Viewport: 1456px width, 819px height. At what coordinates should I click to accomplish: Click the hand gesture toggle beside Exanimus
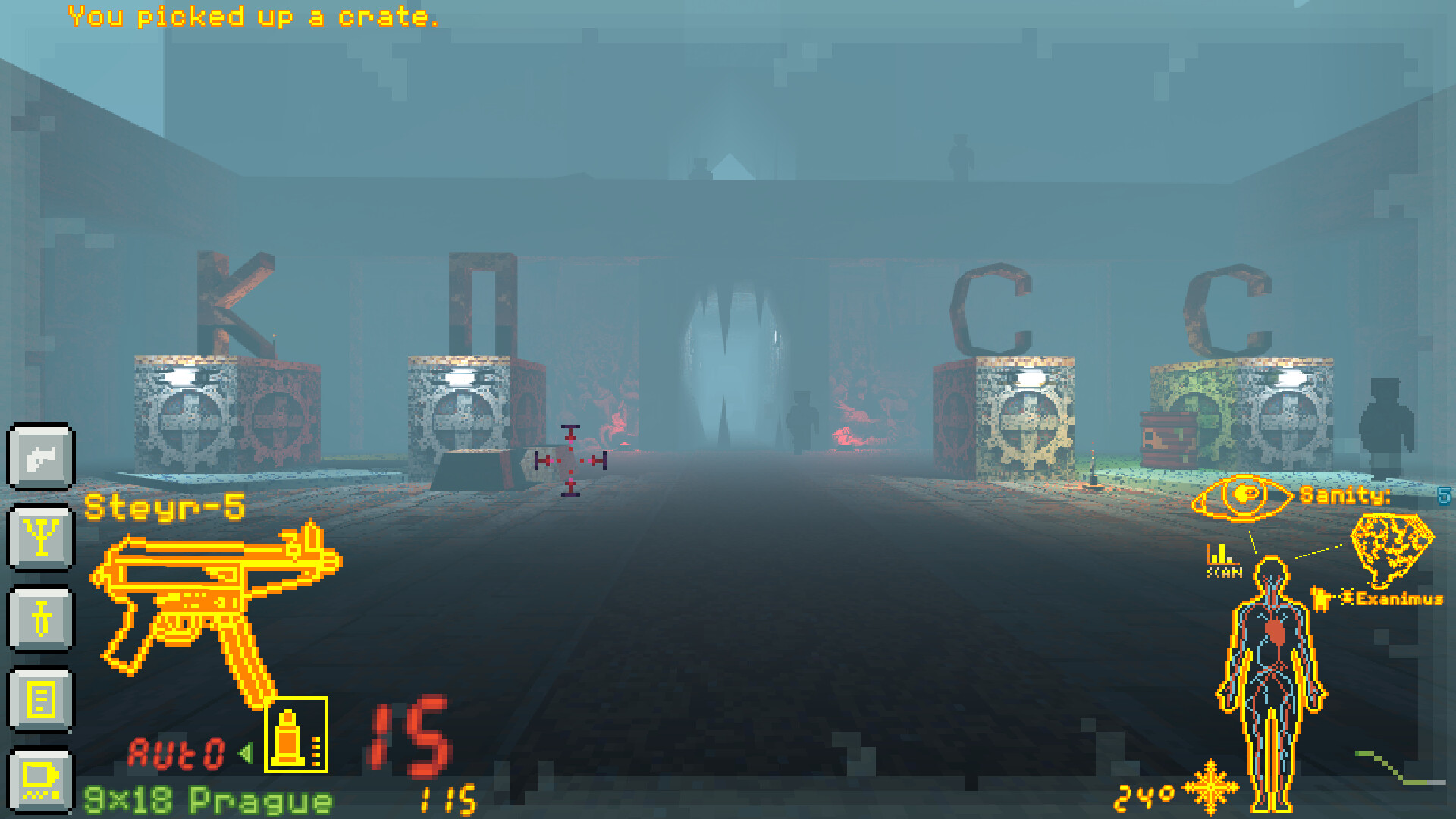coord(1321,598)
